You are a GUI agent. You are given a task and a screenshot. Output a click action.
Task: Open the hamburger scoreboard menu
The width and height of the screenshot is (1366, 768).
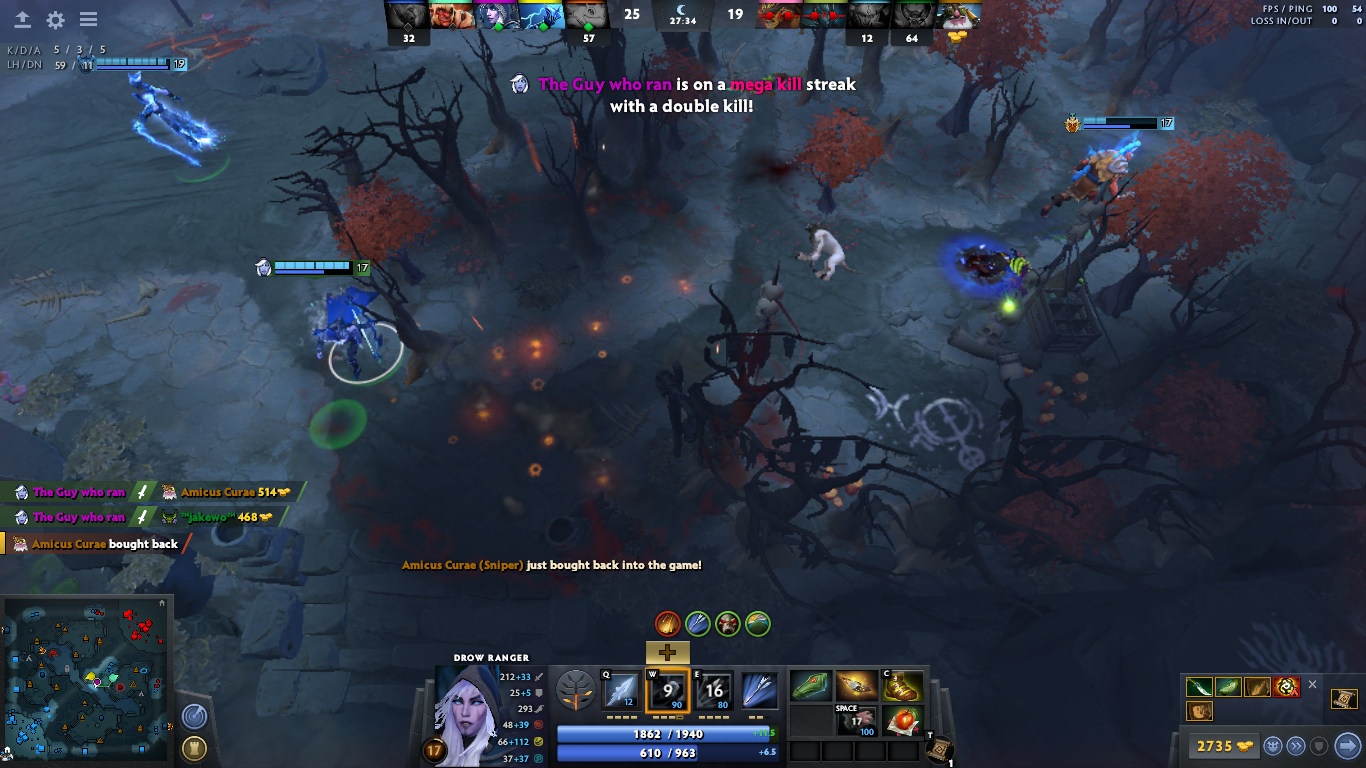[88, 20]
